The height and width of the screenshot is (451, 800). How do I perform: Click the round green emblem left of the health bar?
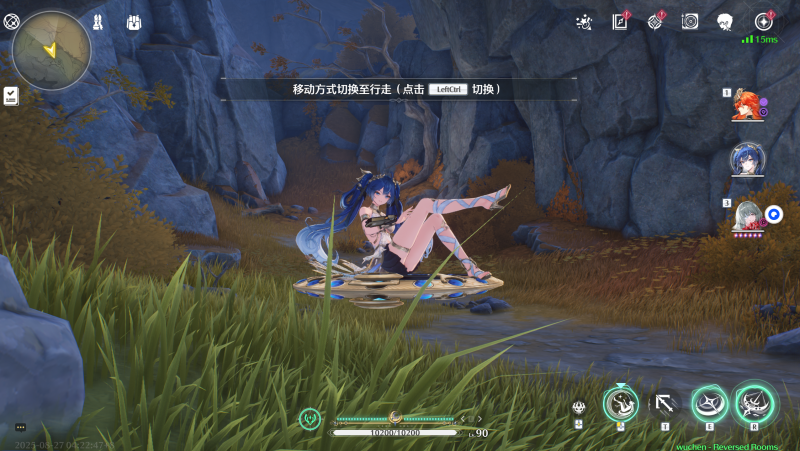click(x=311, y=418)
